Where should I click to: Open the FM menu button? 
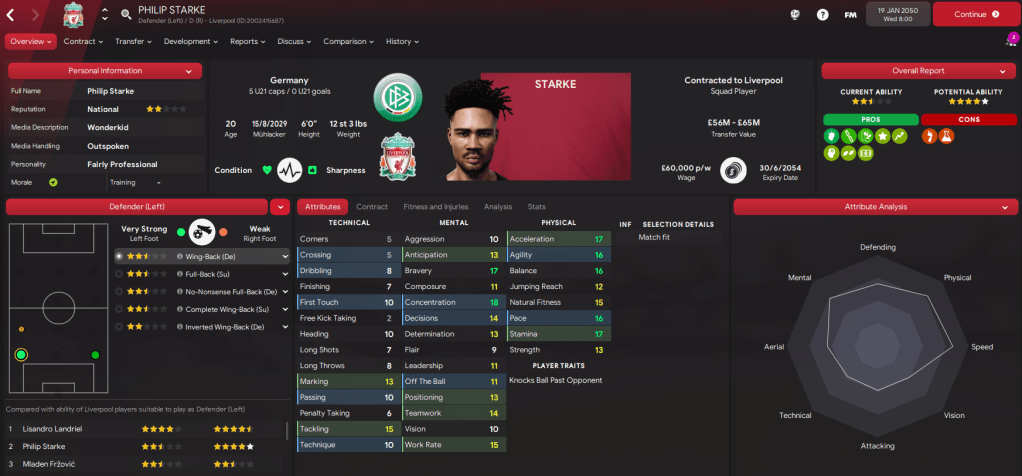coord(850,15)
